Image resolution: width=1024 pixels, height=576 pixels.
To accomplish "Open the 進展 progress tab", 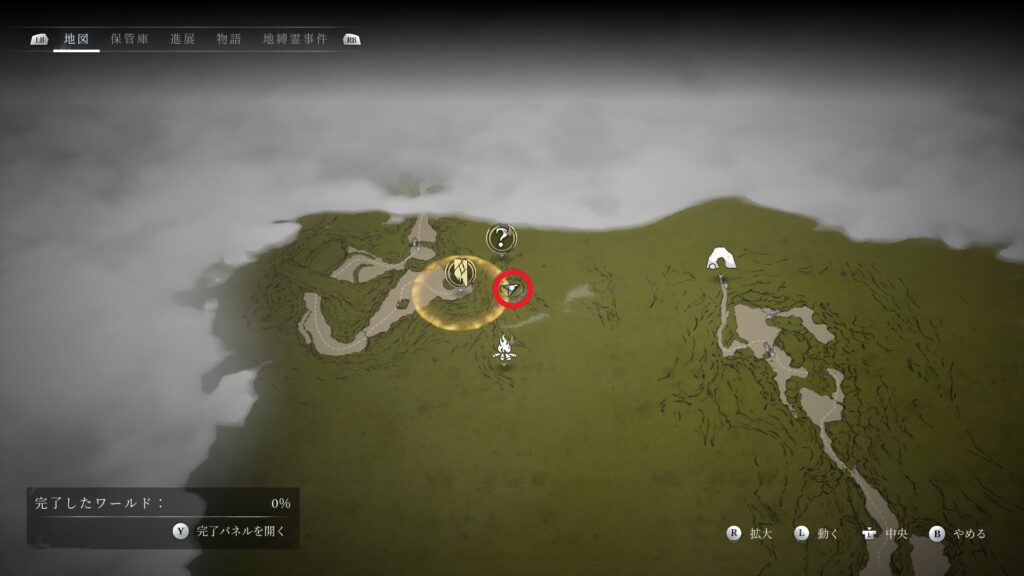I will point(183,40).
